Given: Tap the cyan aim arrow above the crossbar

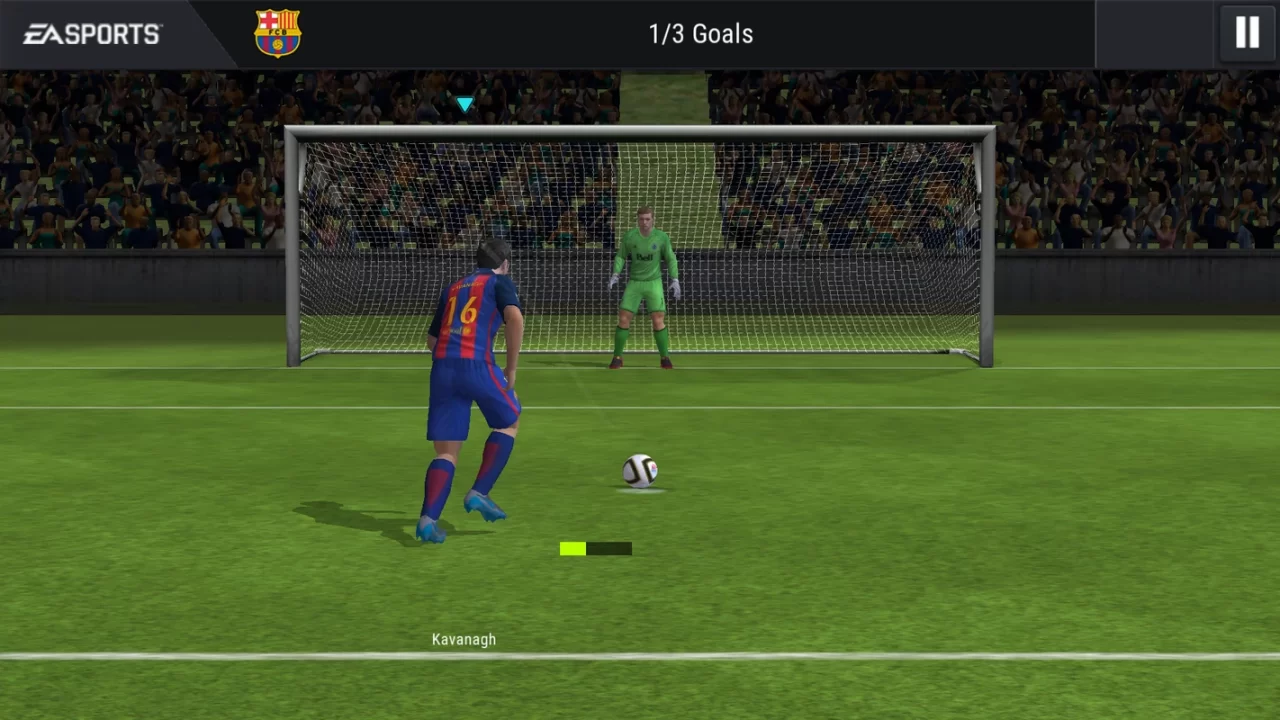Looking at the screenshot, I should (464, 103).
